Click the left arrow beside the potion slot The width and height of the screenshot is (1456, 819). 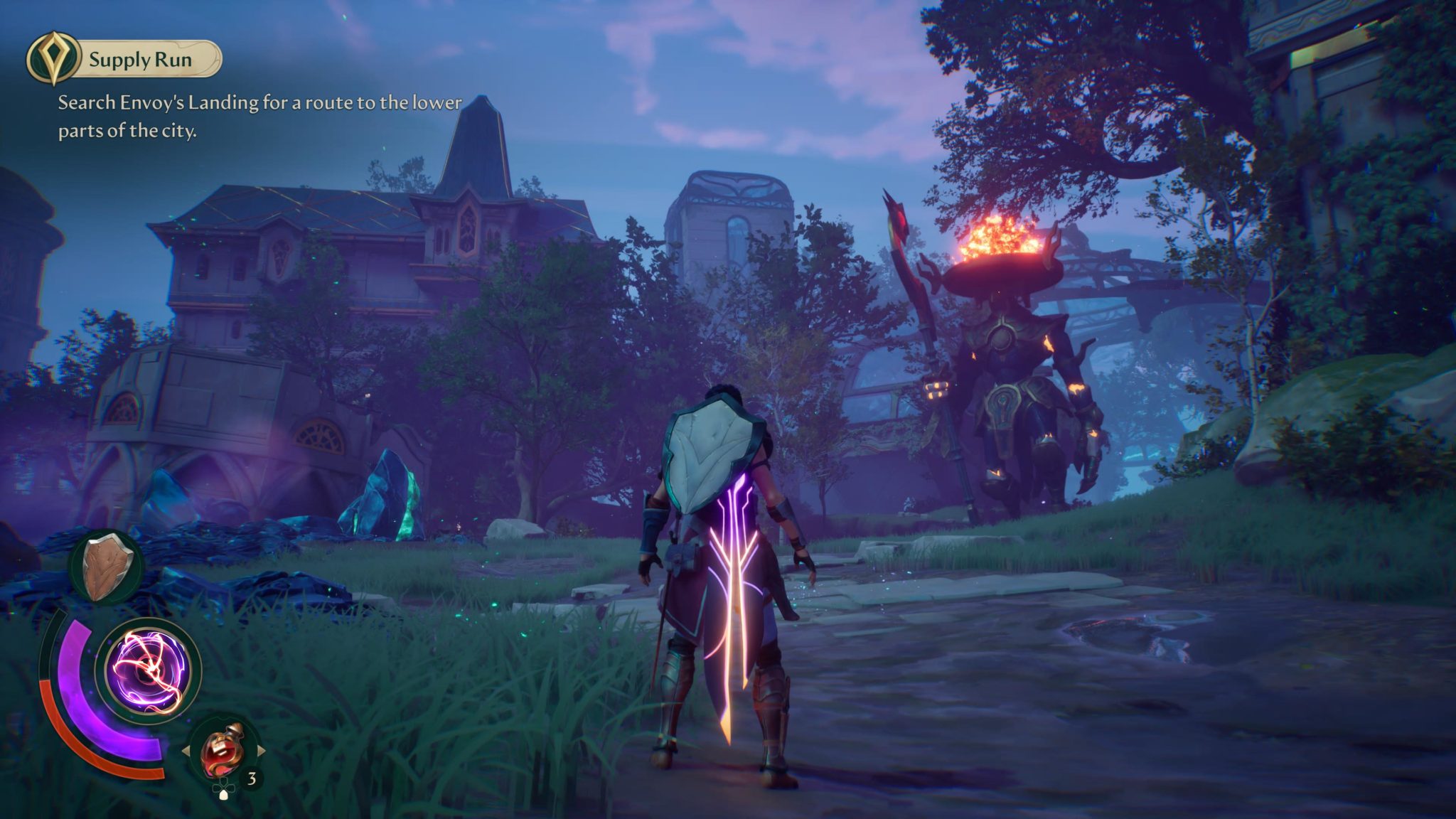pos(186,751)
